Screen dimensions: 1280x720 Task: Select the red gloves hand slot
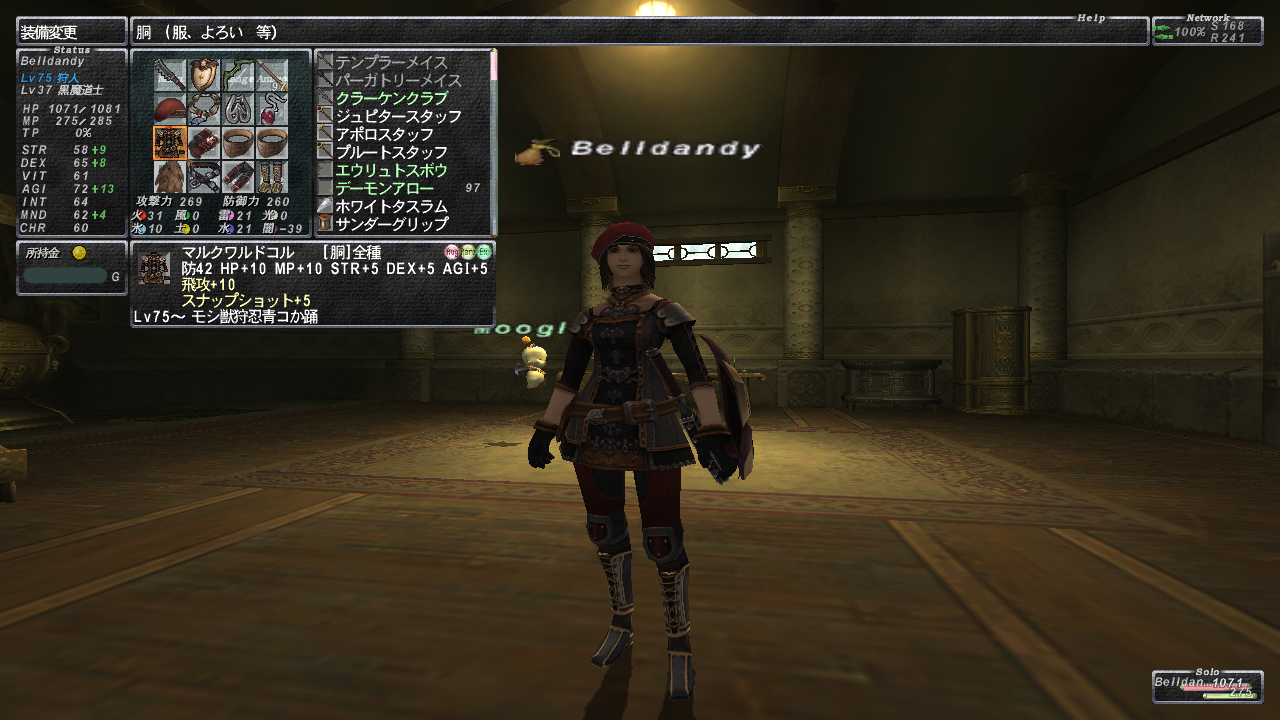click(204, 144)
